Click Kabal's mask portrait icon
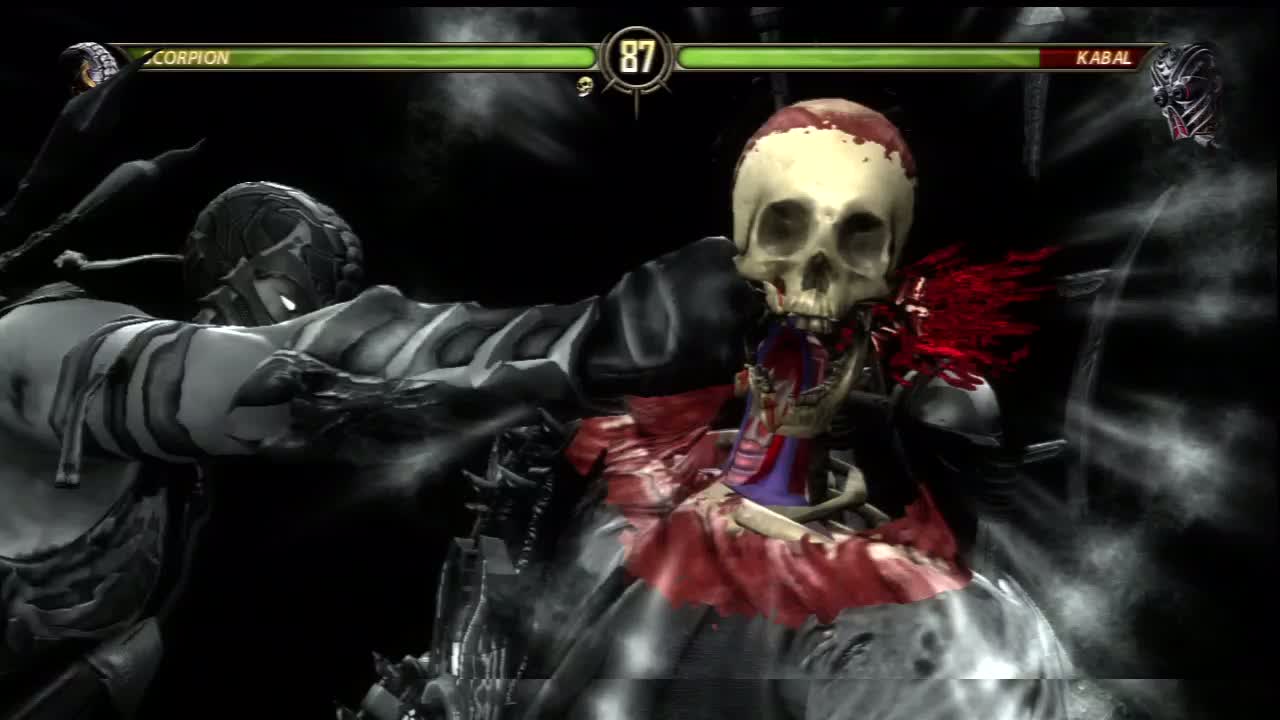This screenshot has height=720, width=1280. [x=1186, y=93]
